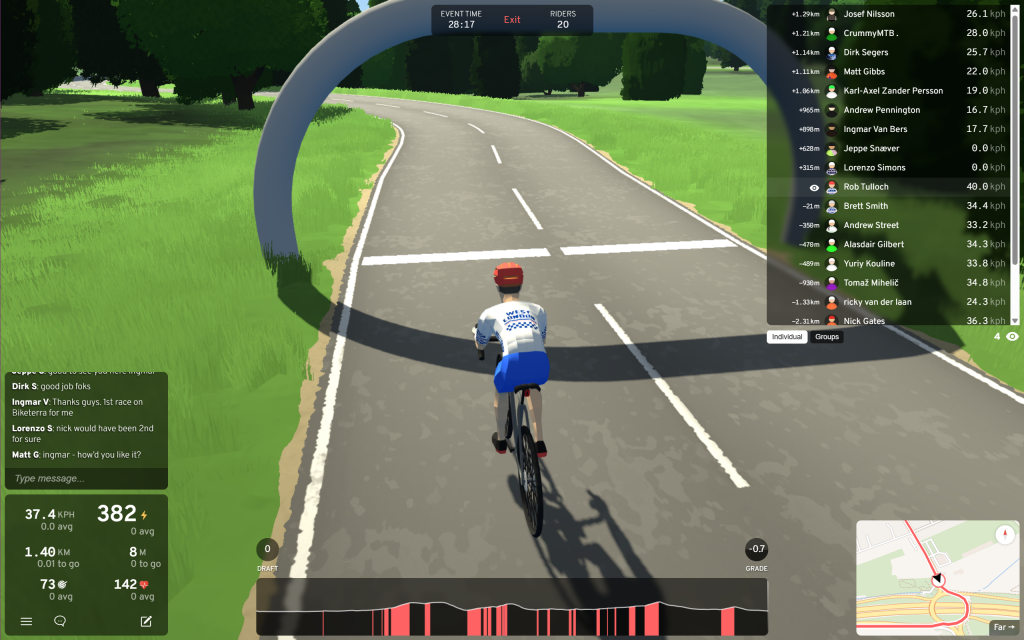
Task: Click the spectator eye count icon
Action: click(1012, 337)
